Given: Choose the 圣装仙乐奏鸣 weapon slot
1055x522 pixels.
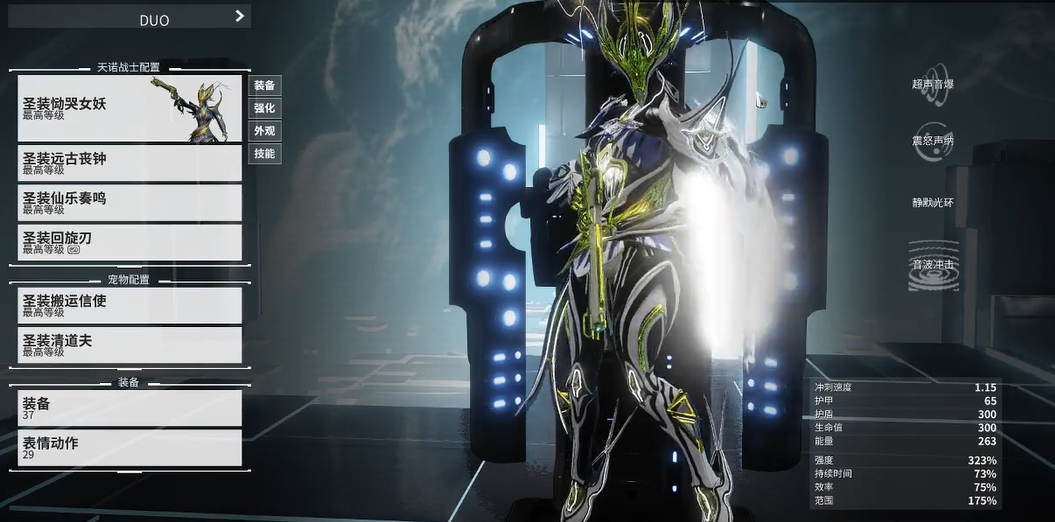Looking at the screenshot, I should (x=130, y=202).
